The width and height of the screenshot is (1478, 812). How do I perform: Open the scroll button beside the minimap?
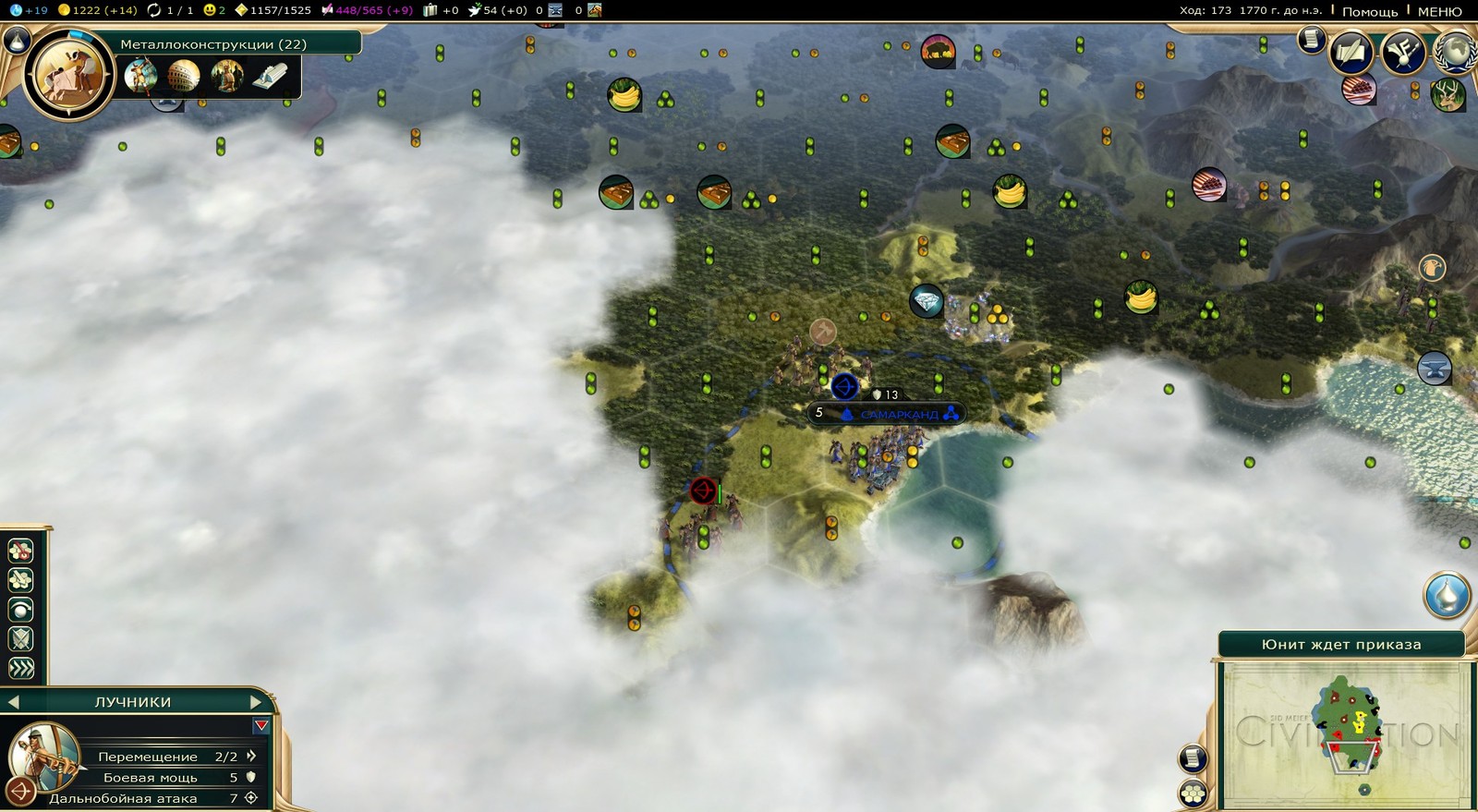1193,758
